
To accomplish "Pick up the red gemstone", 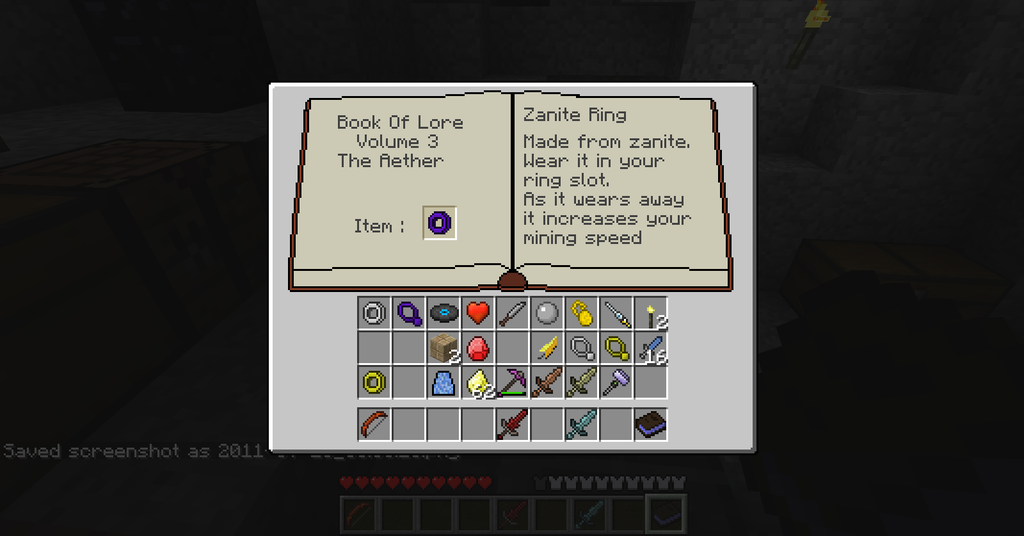I will [477, 348].
